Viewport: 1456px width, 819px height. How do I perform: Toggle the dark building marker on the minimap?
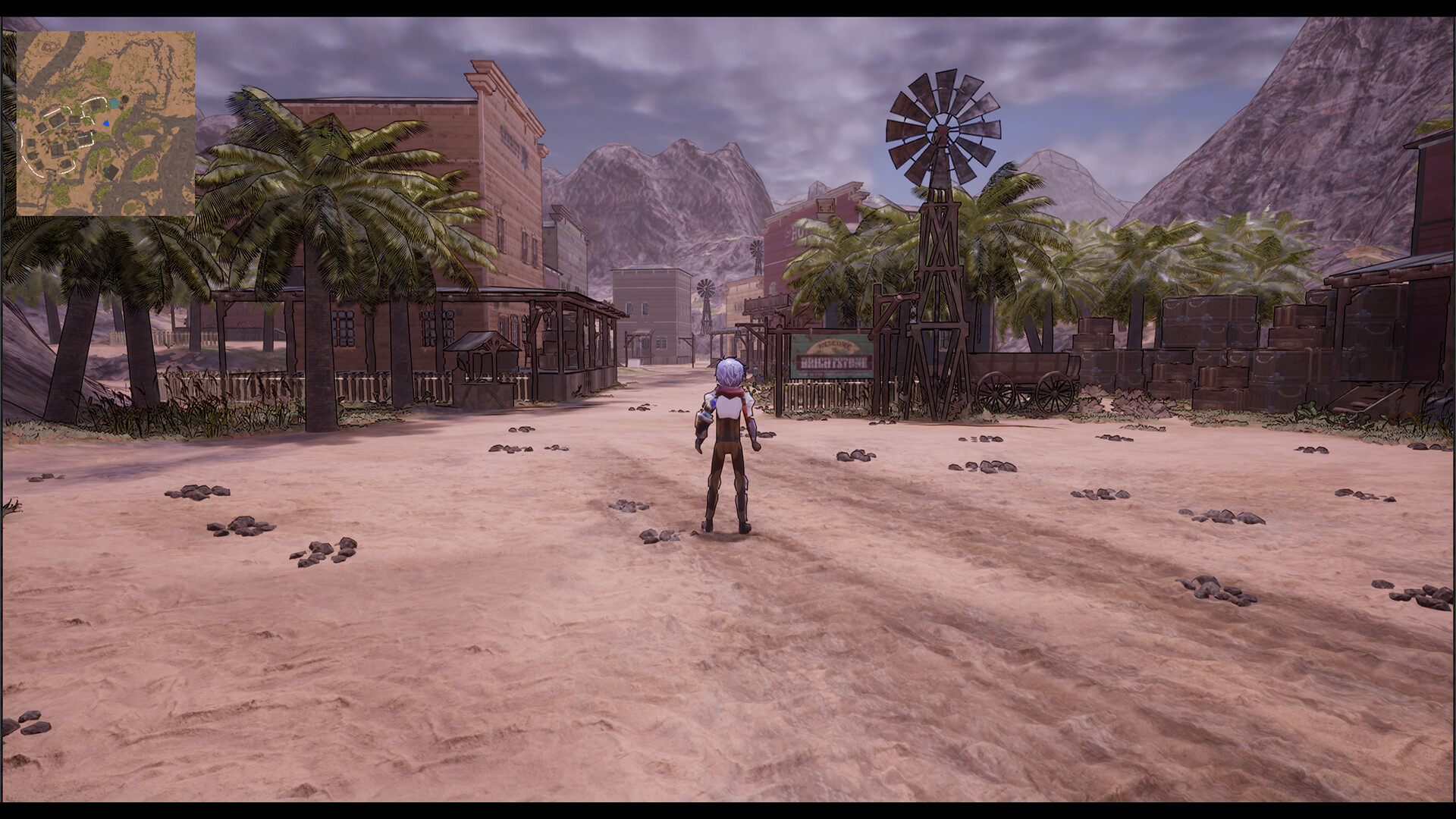(110, 171)
